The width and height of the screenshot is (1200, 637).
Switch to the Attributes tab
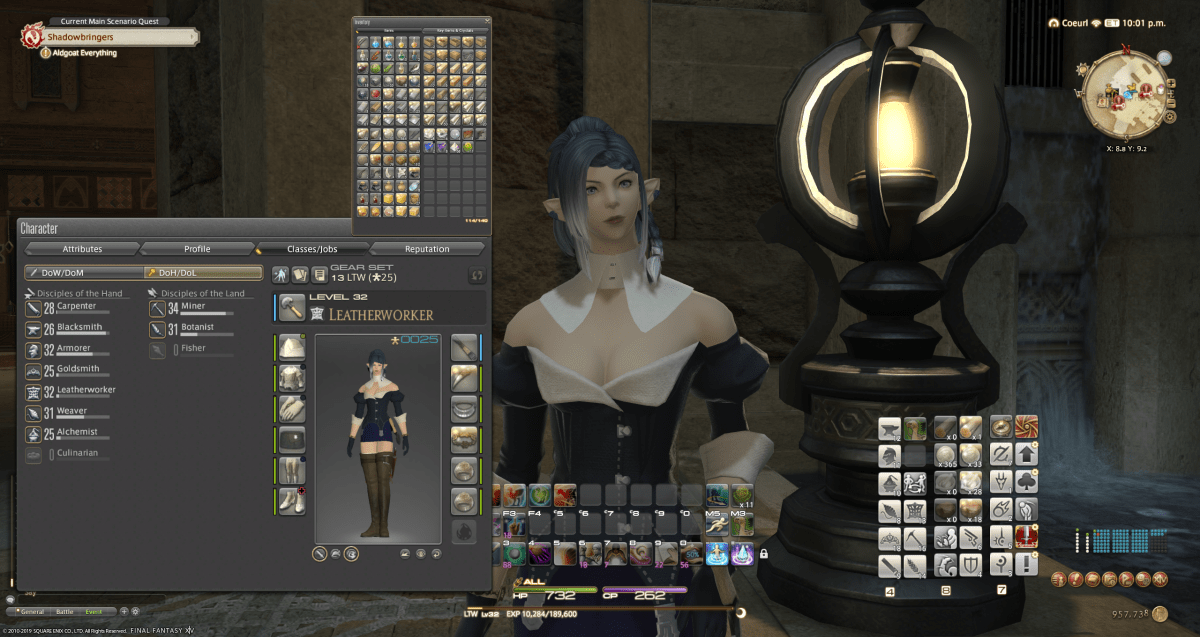[82, 249]
